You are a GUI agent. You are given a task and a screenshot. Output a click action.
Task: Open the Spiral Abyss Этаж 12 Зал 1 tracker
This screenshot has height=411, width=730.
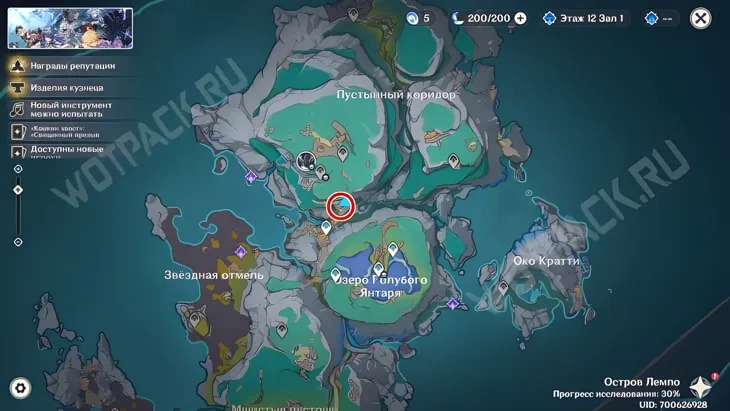click(583, 18)
